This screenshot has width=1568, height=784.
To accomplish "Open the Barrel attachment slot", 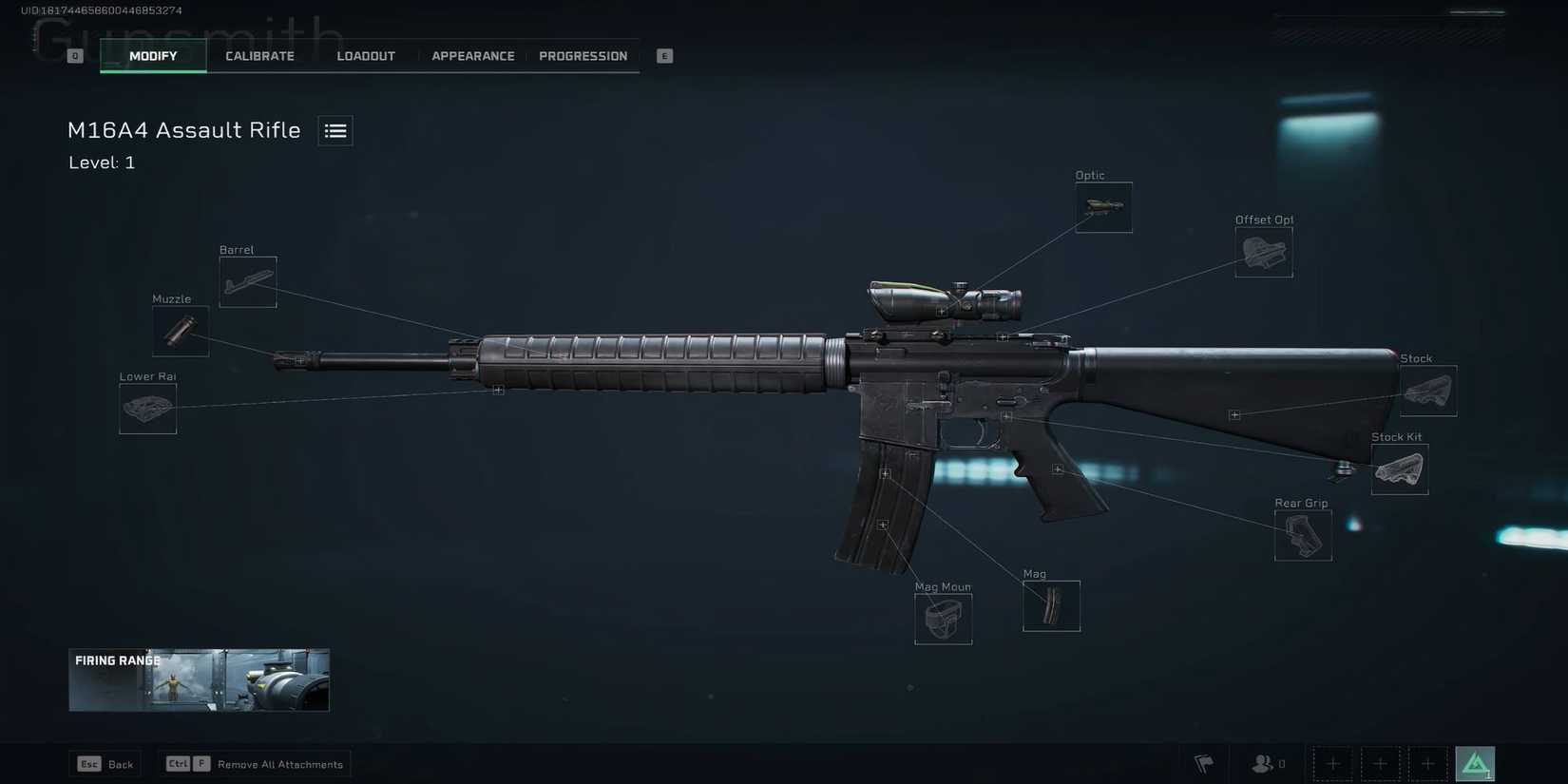I will point(247,281).
